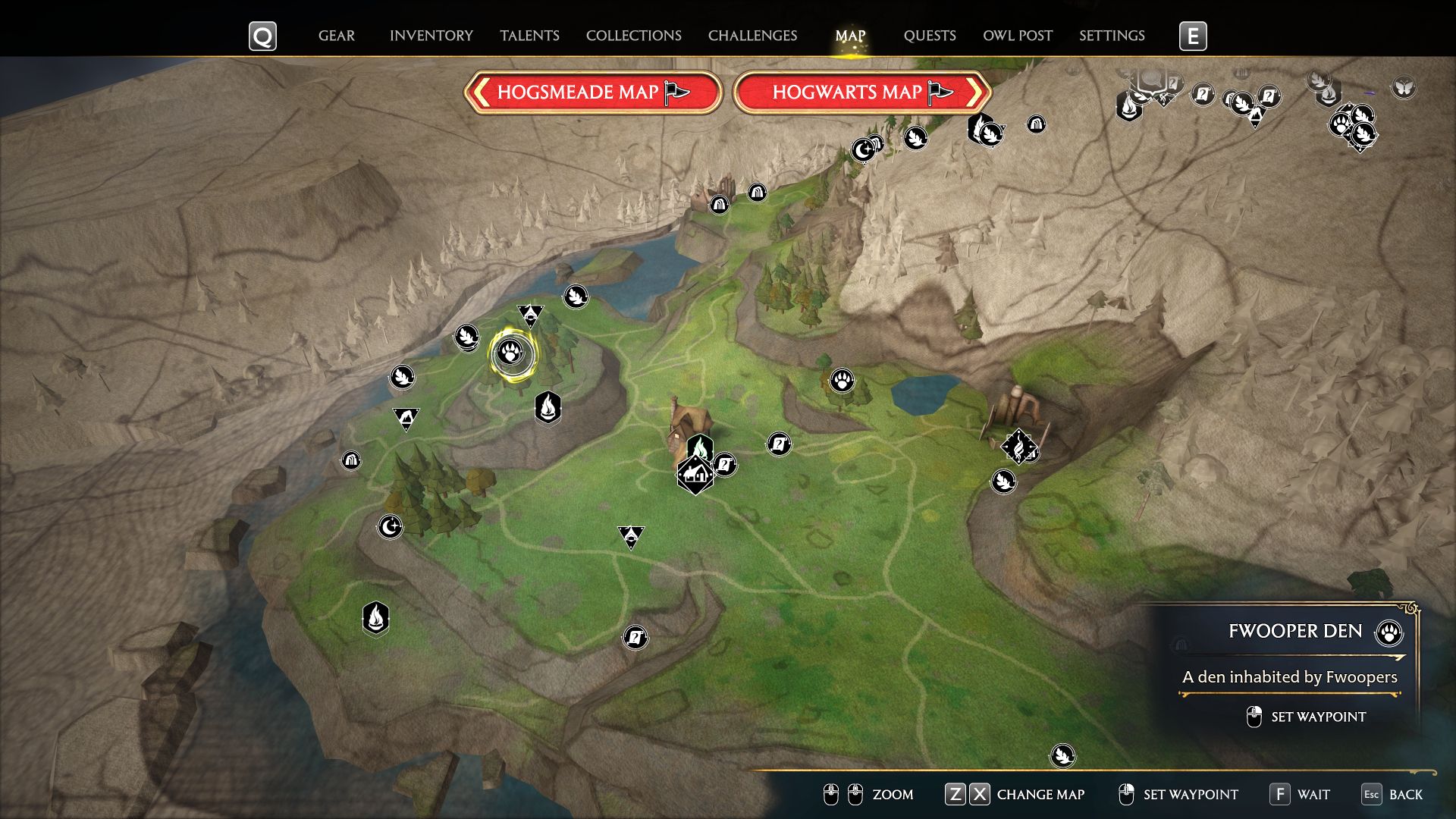Screen dimensions: 1456x819
Task: Switch to the Gear tab
Action: tap(336, 36)
